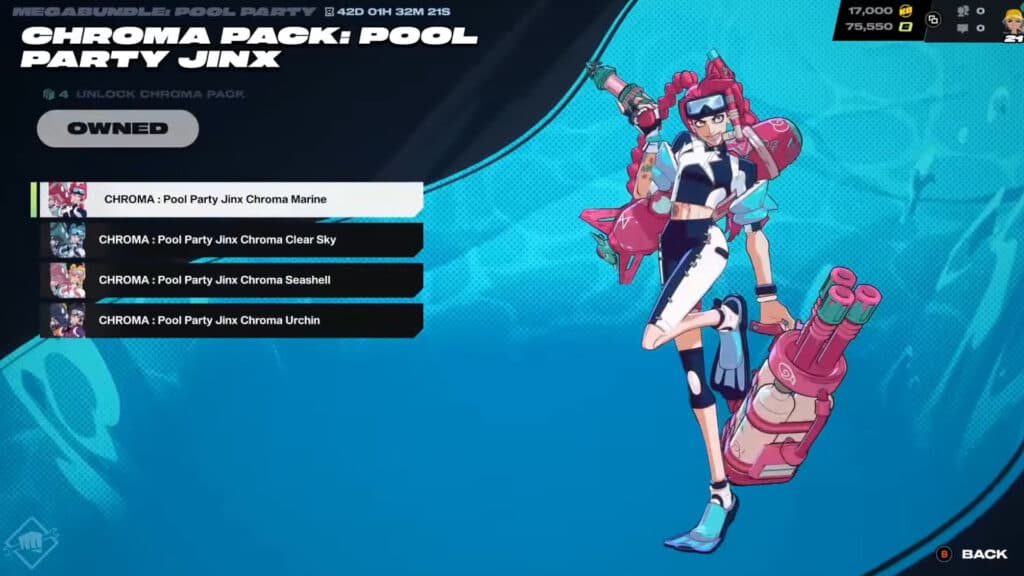Open the player profile avatar
1024x576 pixels.
coord(1011,20)
